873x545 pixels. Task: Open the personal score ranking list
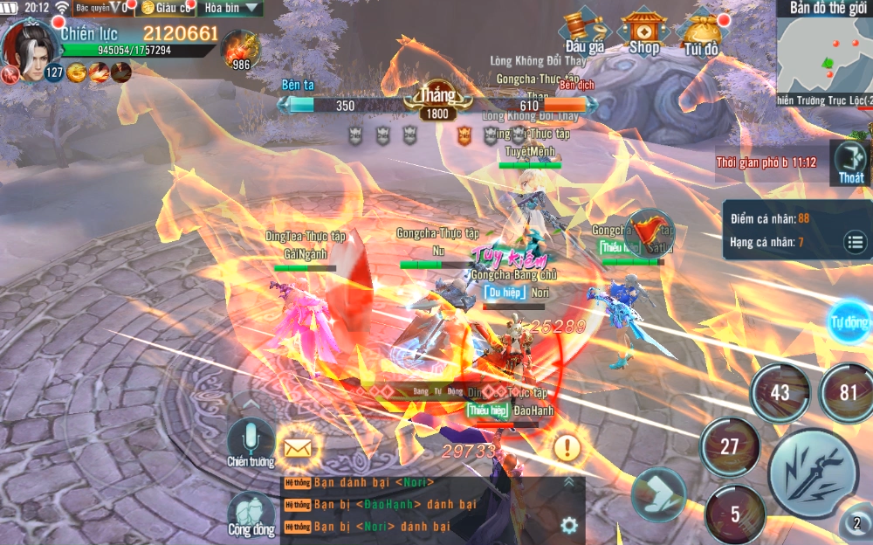click(855, 241)
